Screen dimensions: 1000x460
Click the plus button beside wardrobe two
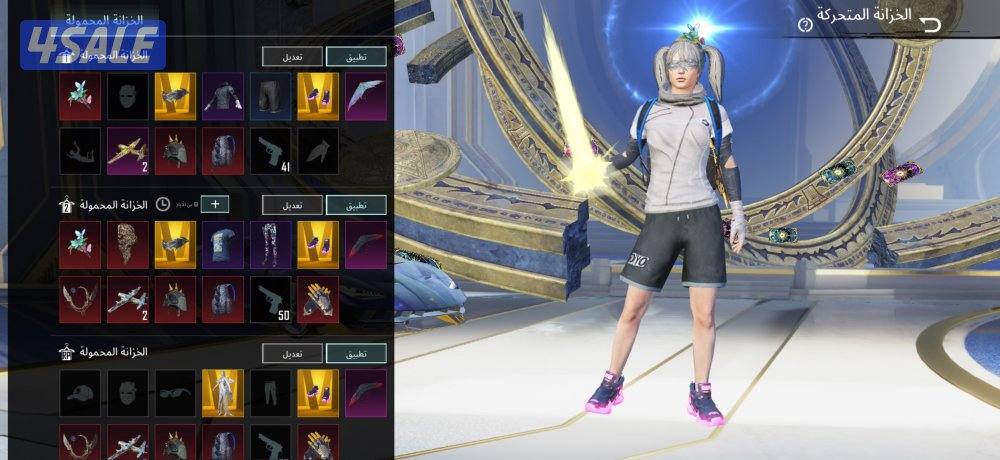tap(214, 205)
